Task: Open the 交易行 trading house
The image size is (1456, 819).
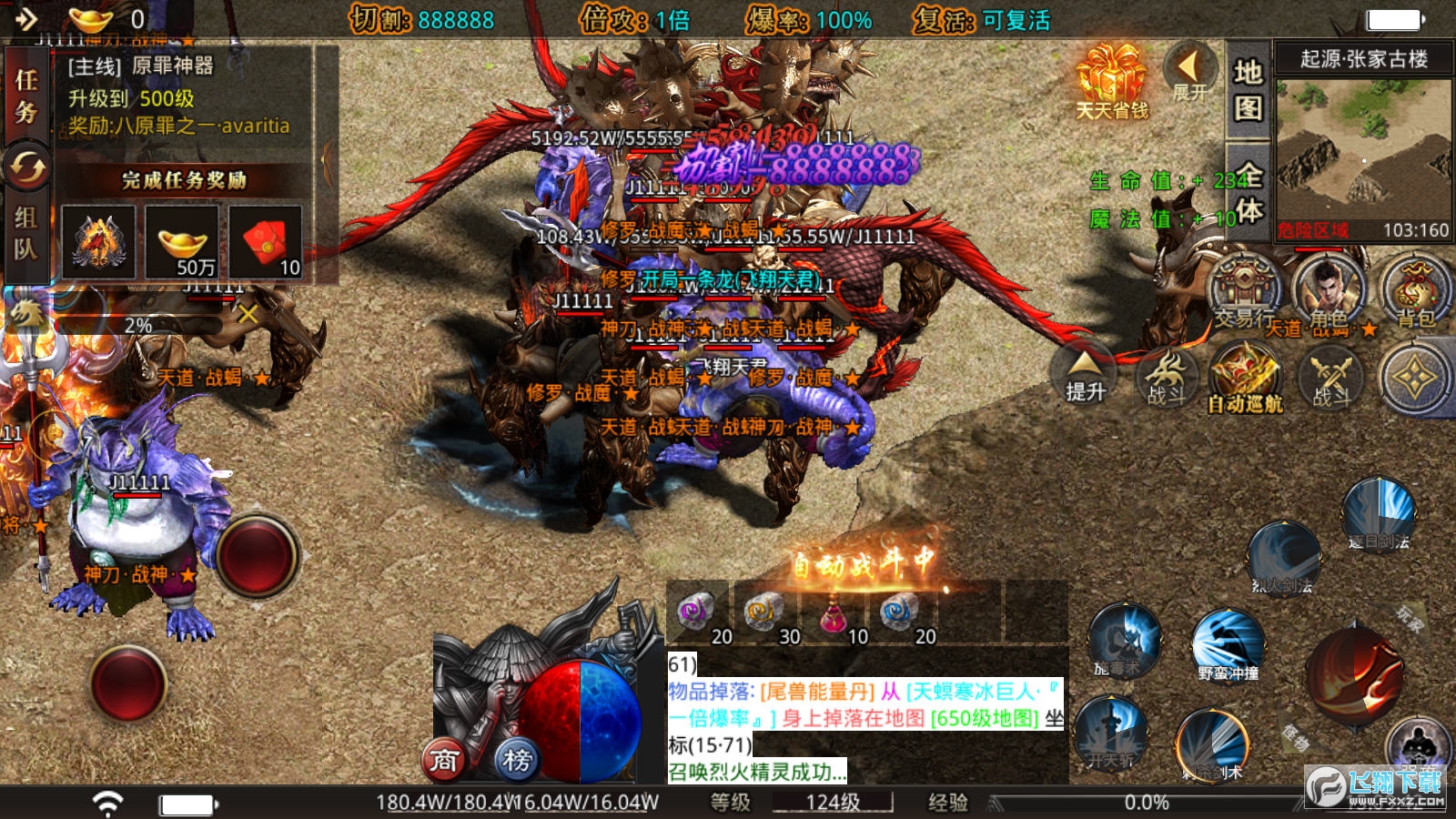Action: pos(1244,289)
